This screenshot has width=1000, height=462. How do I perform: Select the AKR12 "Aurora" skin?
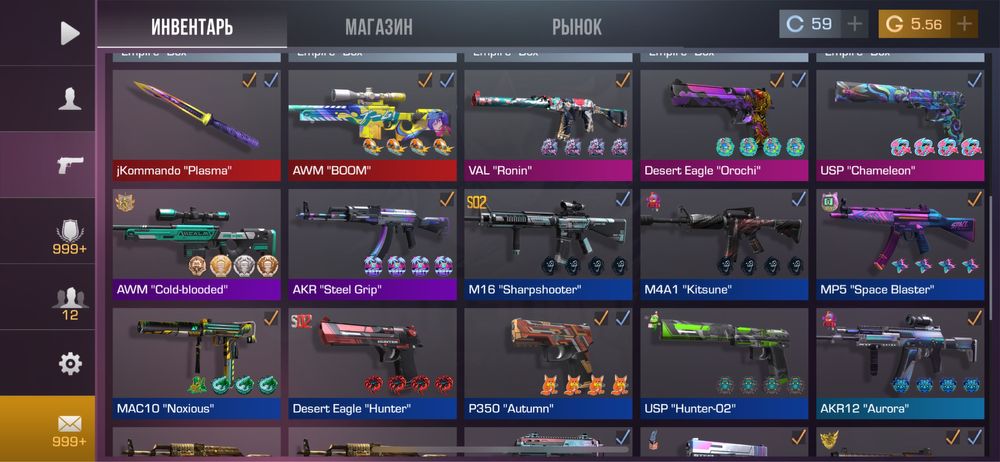[x=899, y=362]
